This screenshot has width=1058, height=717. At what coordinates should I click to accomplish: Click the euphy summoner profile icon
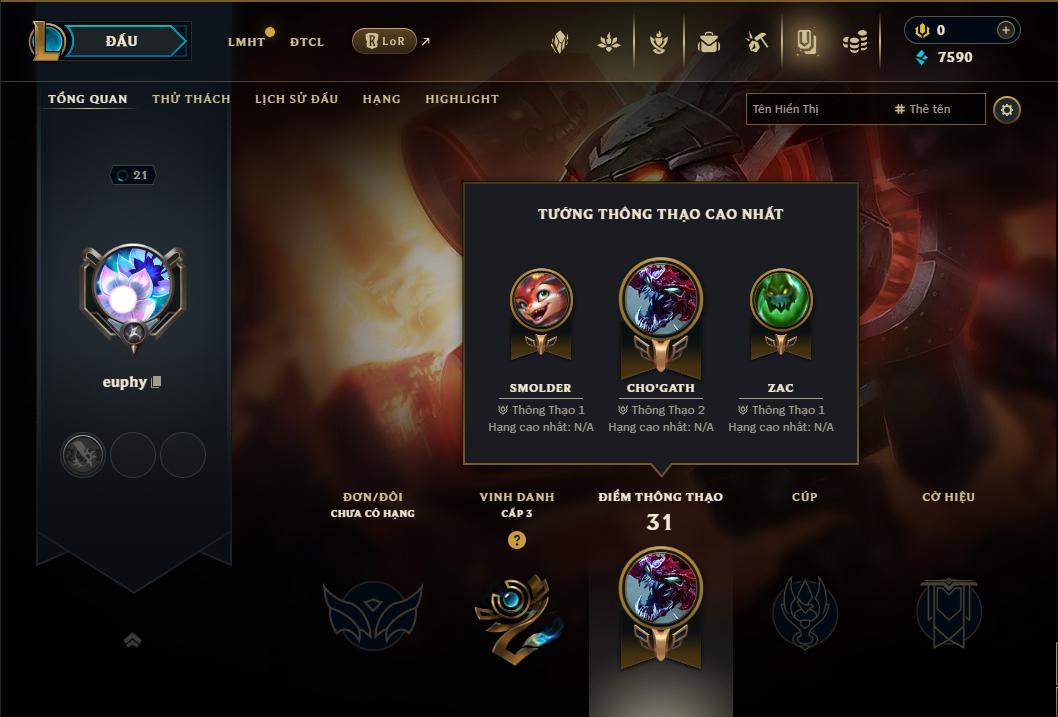(x=132, y=291)
